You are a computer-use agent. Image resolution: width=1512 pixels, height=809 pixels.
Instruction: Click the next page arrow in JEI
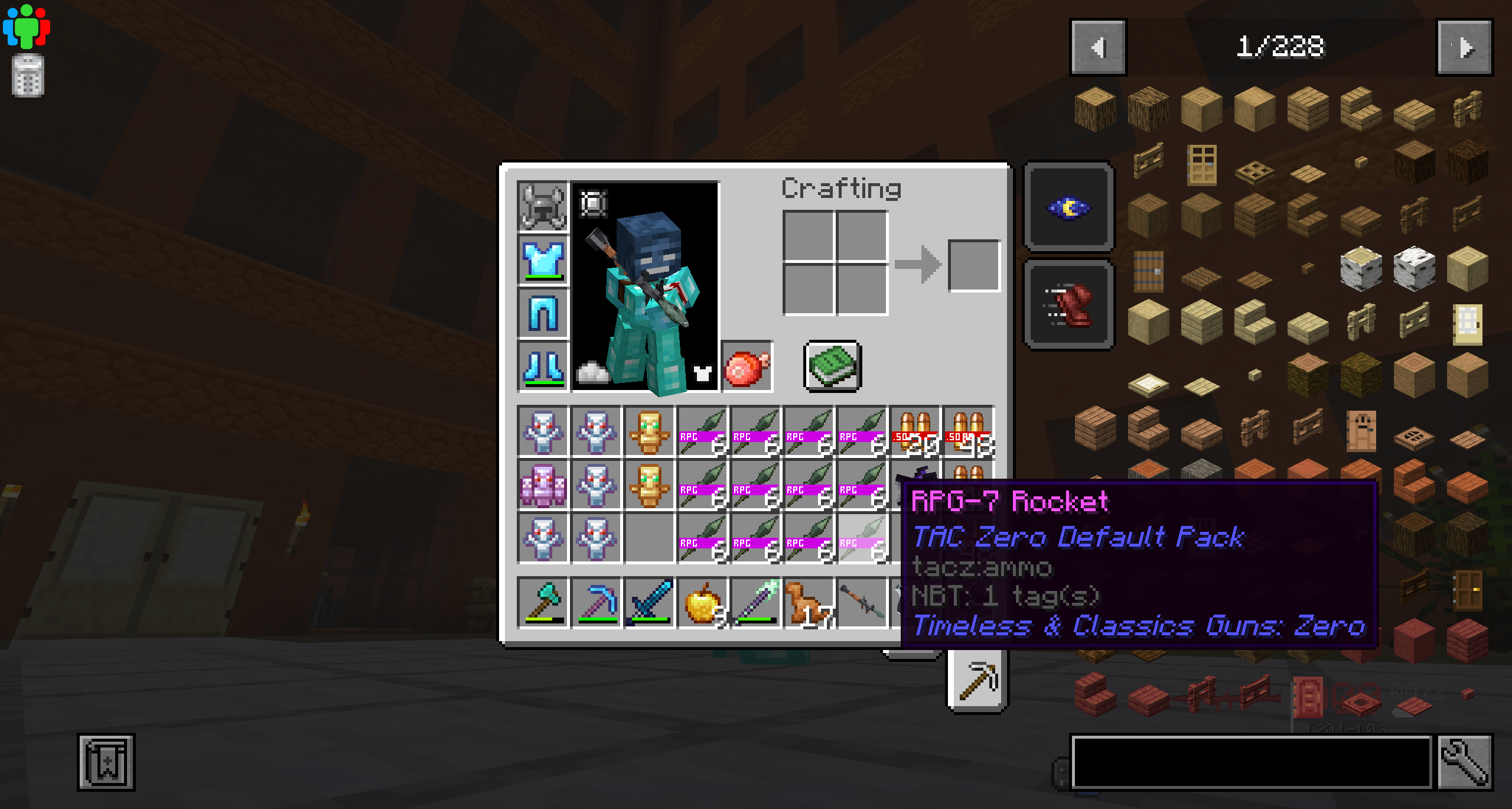click(1464, 48)
